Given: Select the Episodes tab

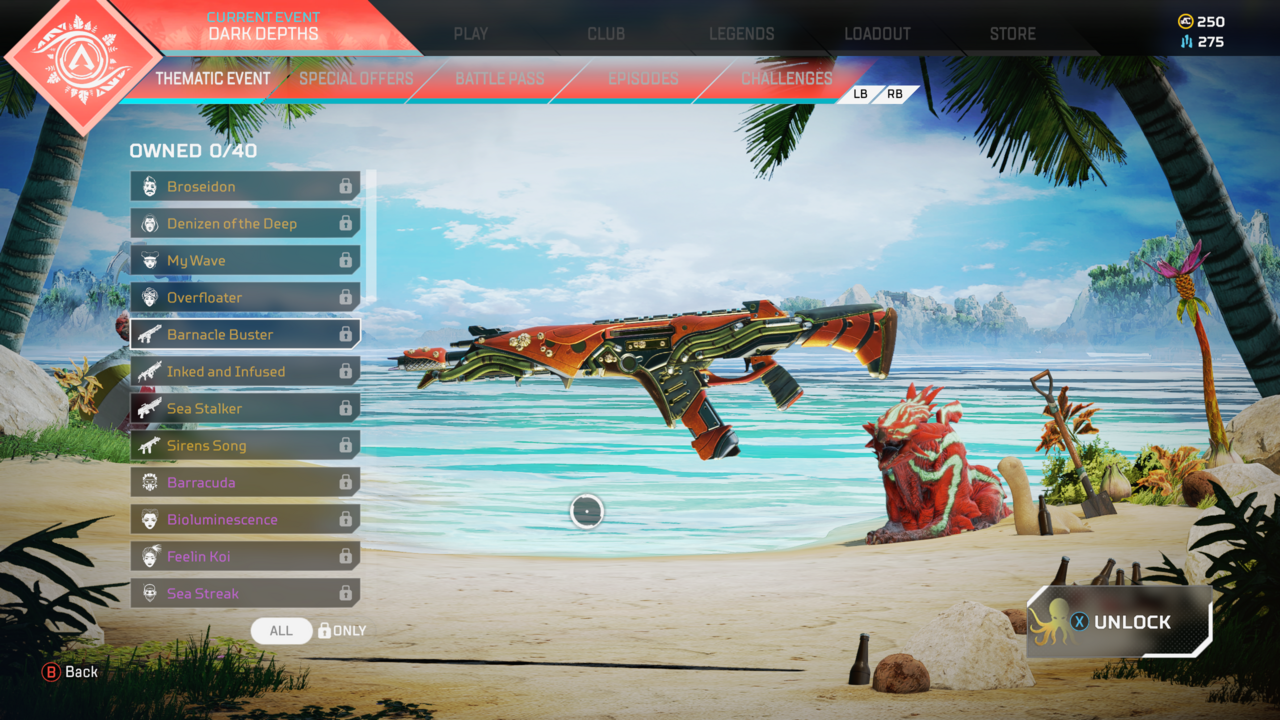Looking at the screenshot, I should (x=643, y=78).
